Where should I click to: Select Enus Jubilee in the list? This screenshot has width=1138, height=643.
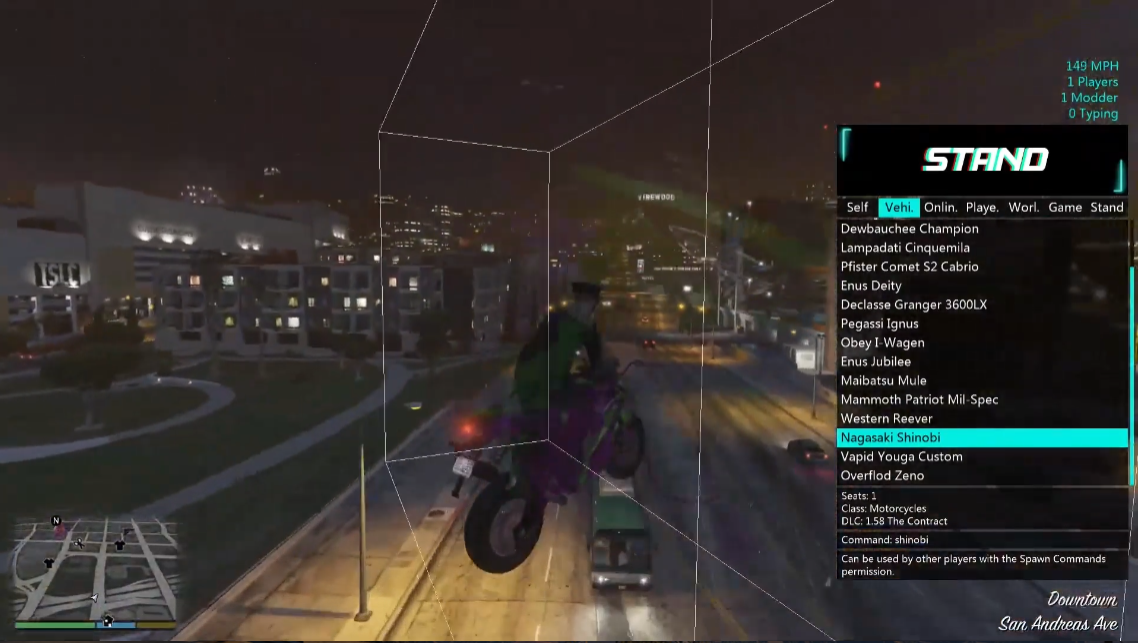click(875, 362)
